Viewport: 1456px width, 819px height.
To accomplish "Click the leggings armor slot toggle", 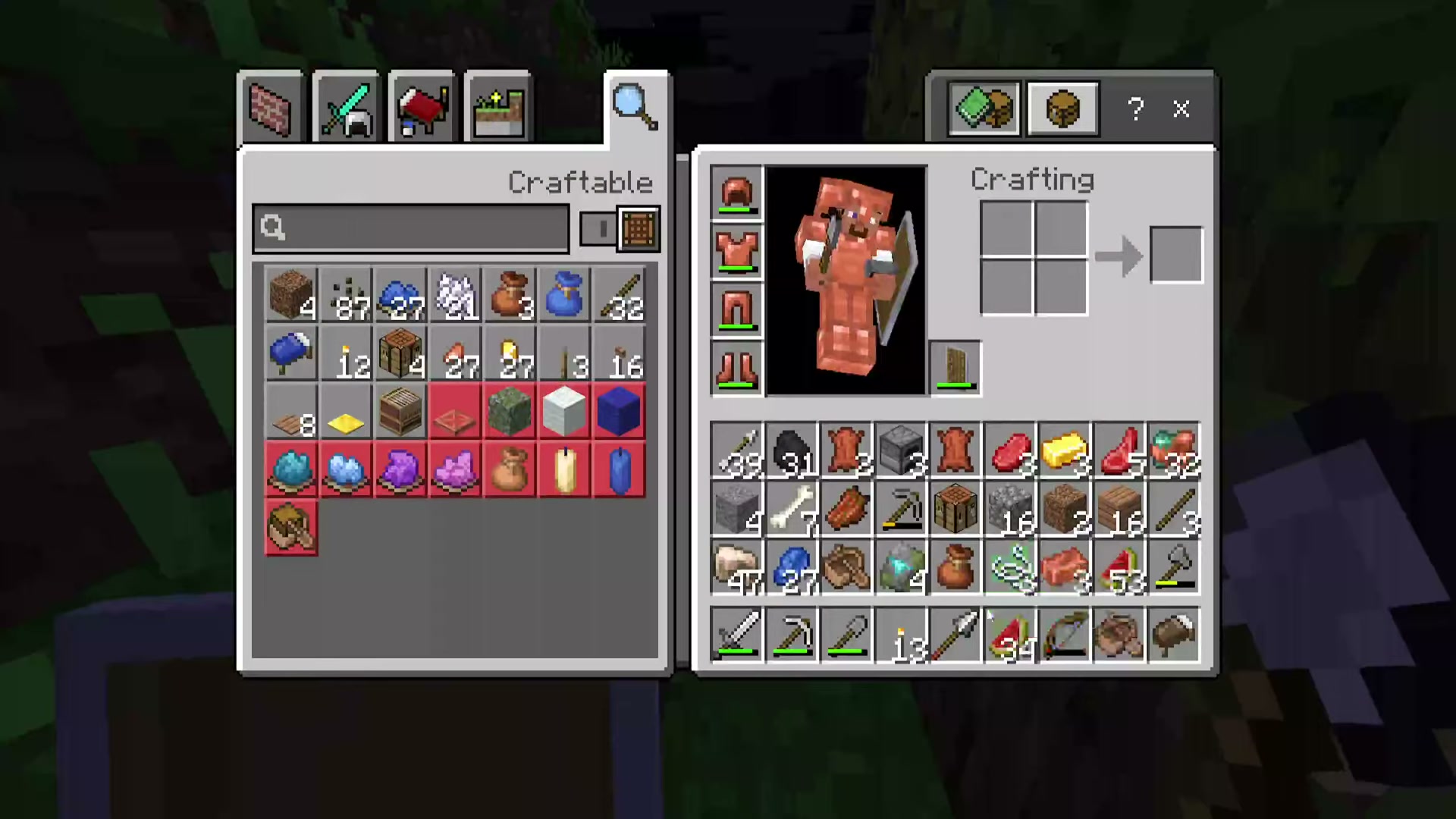I will point(736,311).
